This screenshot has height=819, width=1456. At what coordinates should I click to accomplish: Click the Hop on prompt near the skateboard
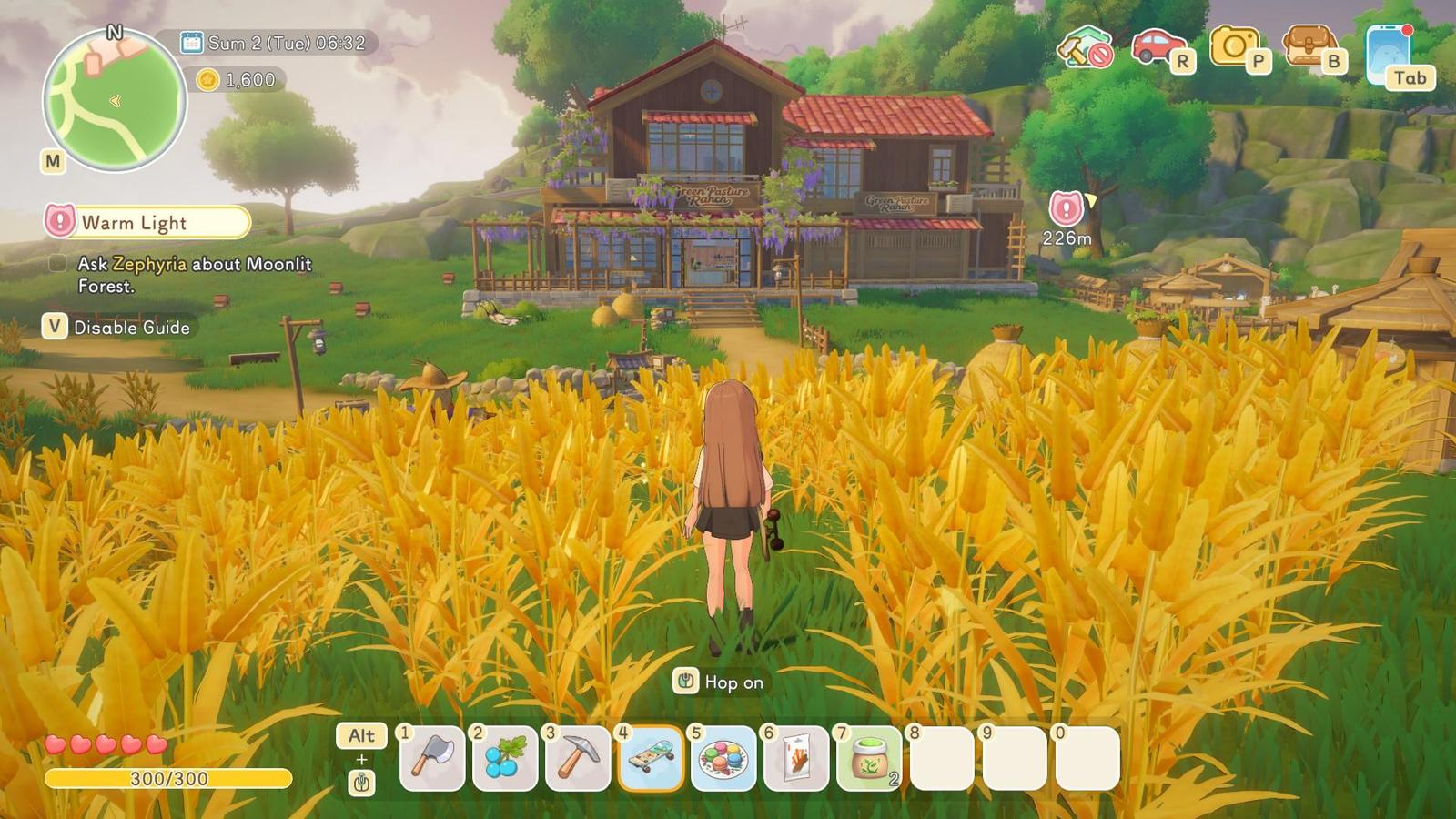pyautogui.click(x=718, y=681)
